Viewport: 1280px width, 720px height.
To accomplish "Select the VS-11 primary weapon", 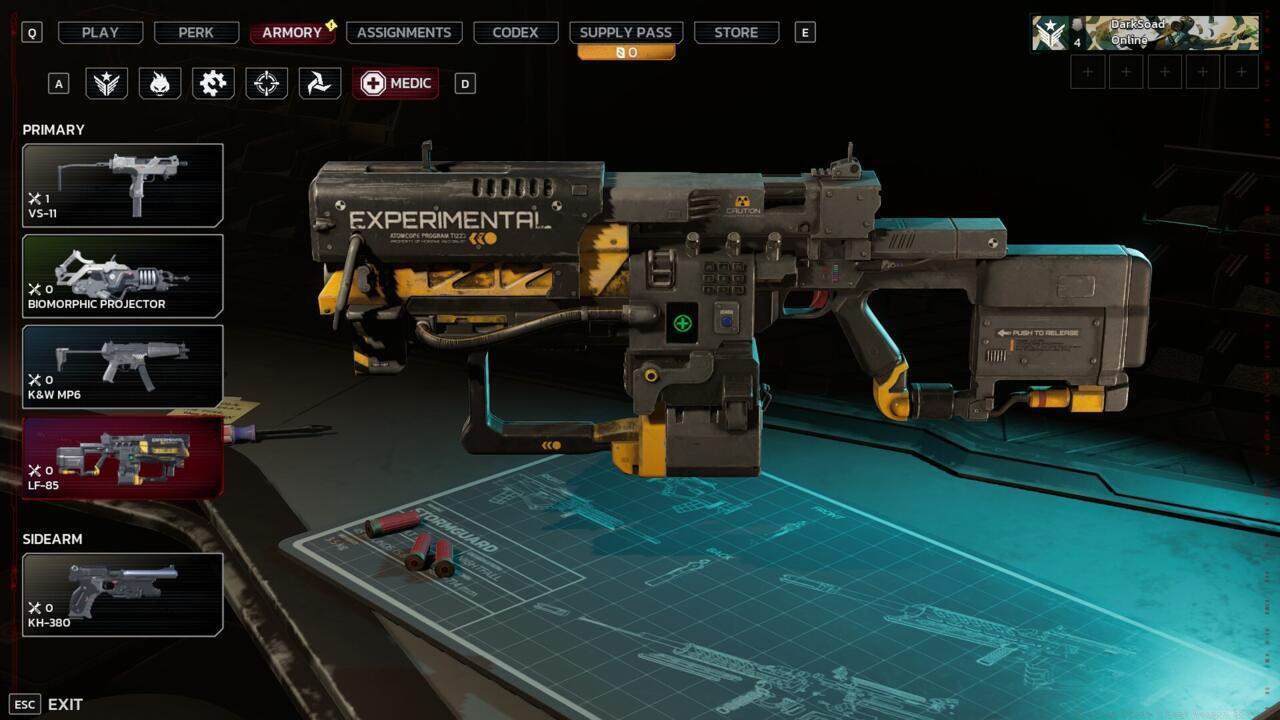I will click(122, 185).
